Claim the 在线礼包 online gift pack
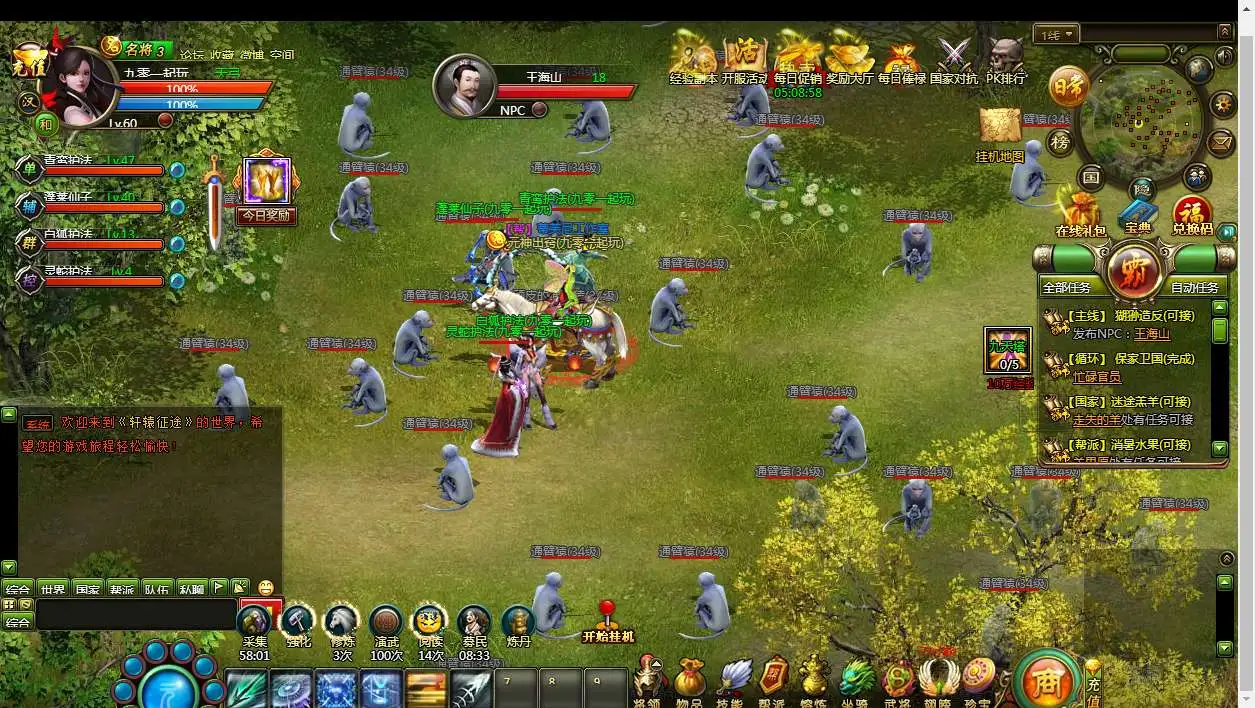The width and height of the screenshot is (1255, 708). [1081, 212]
